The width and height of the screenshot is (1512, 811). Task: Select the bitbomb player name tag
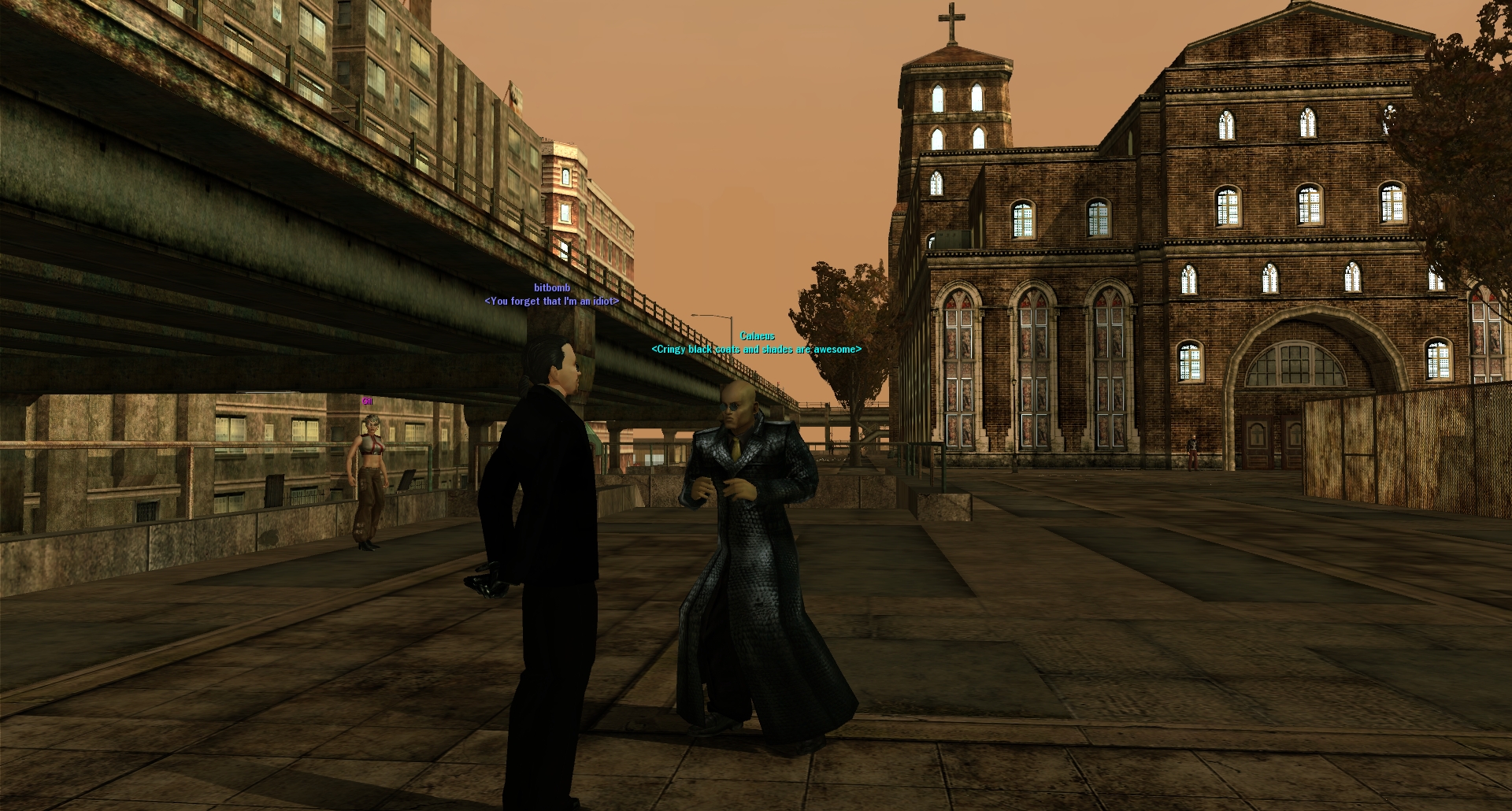(551, 288)
